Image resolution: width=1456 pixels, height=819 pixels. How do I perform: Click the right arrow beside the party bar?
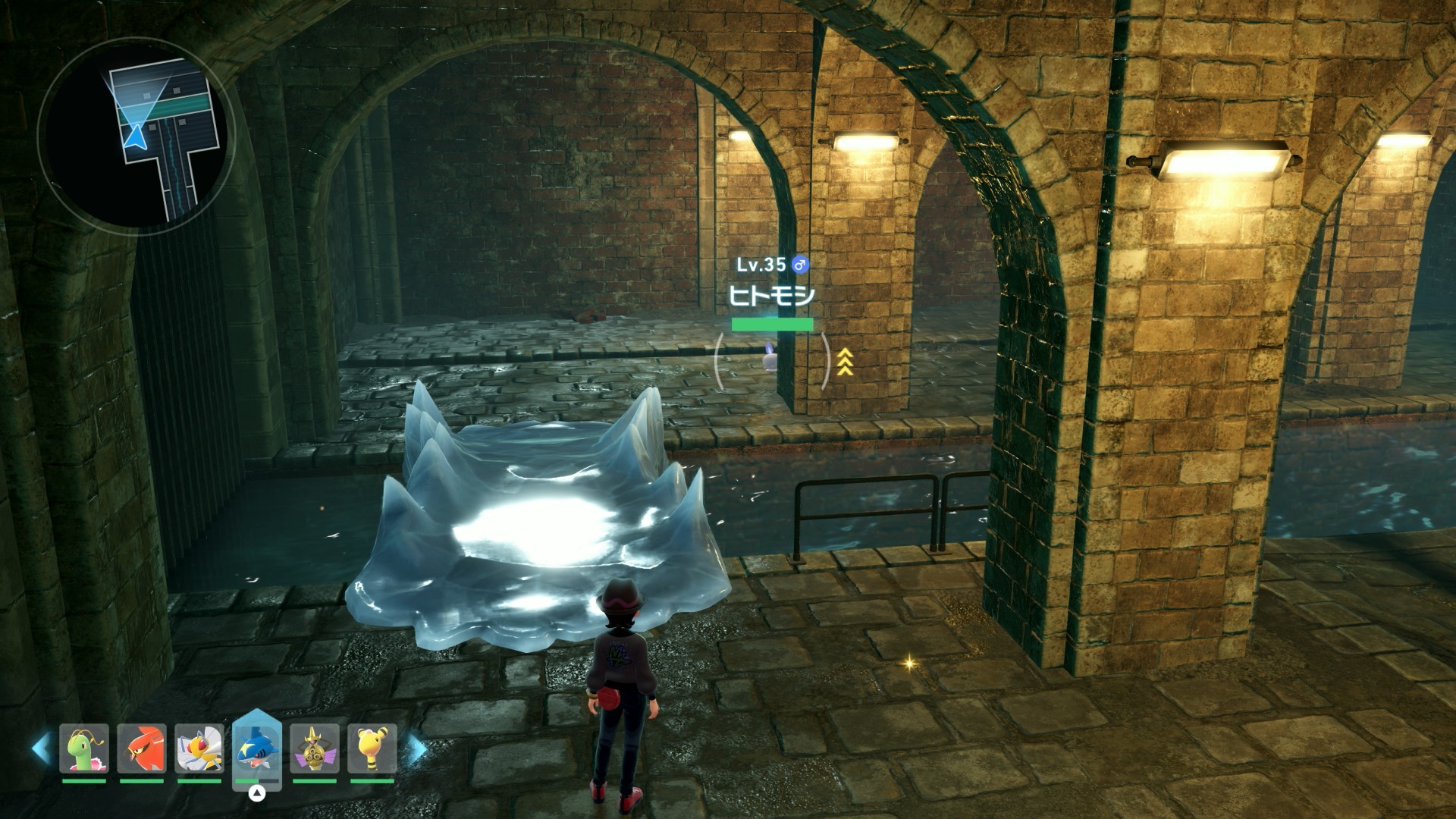(418, 748)
